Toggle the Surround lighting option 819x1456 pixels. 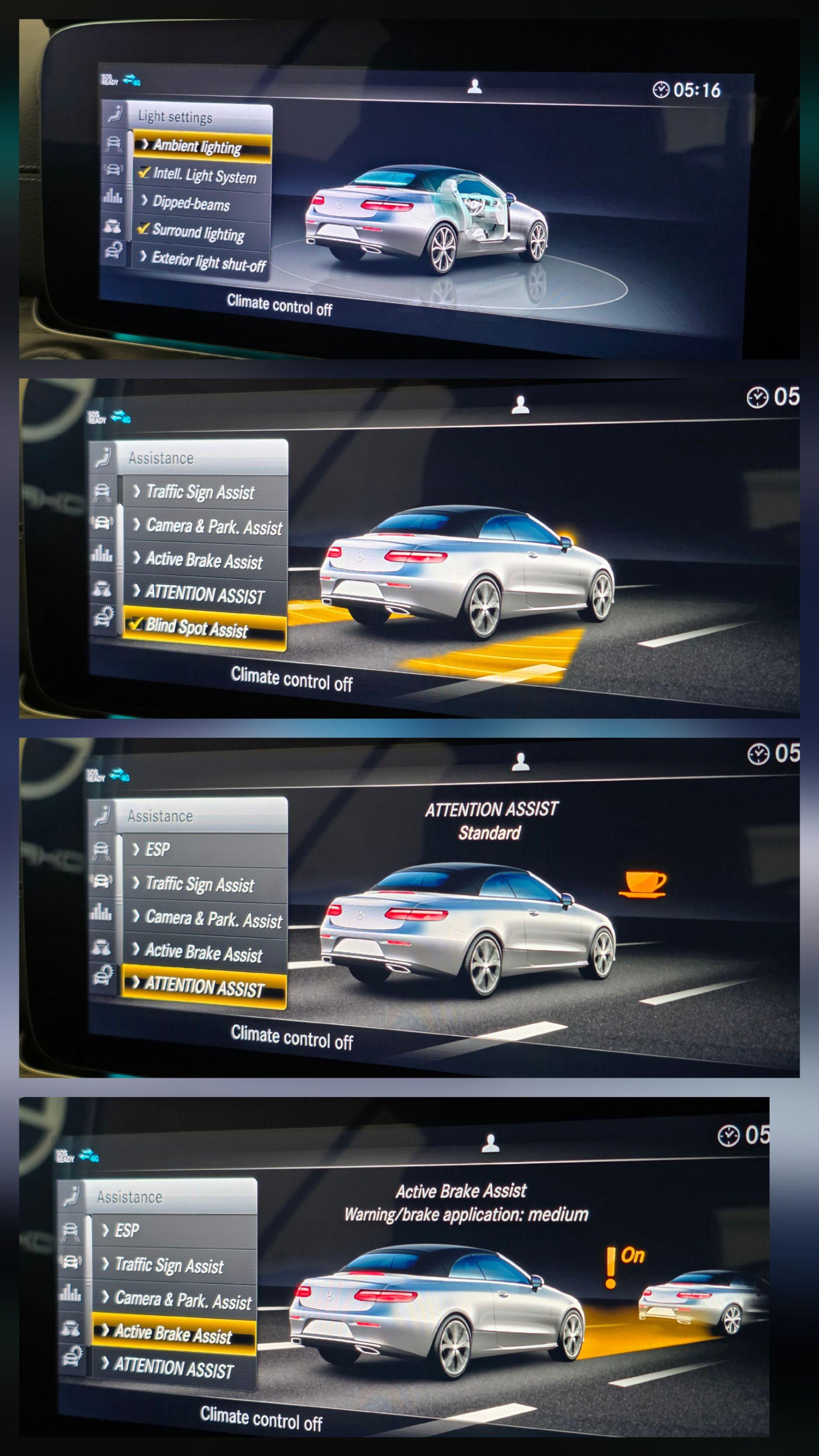pyautogui.click(x=144, y=229)
